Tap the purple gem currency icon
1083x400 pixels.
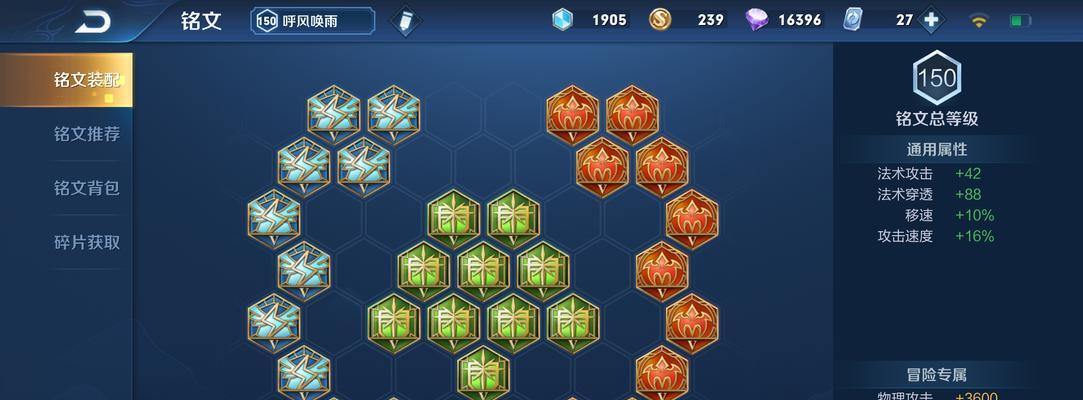point(756,20)
